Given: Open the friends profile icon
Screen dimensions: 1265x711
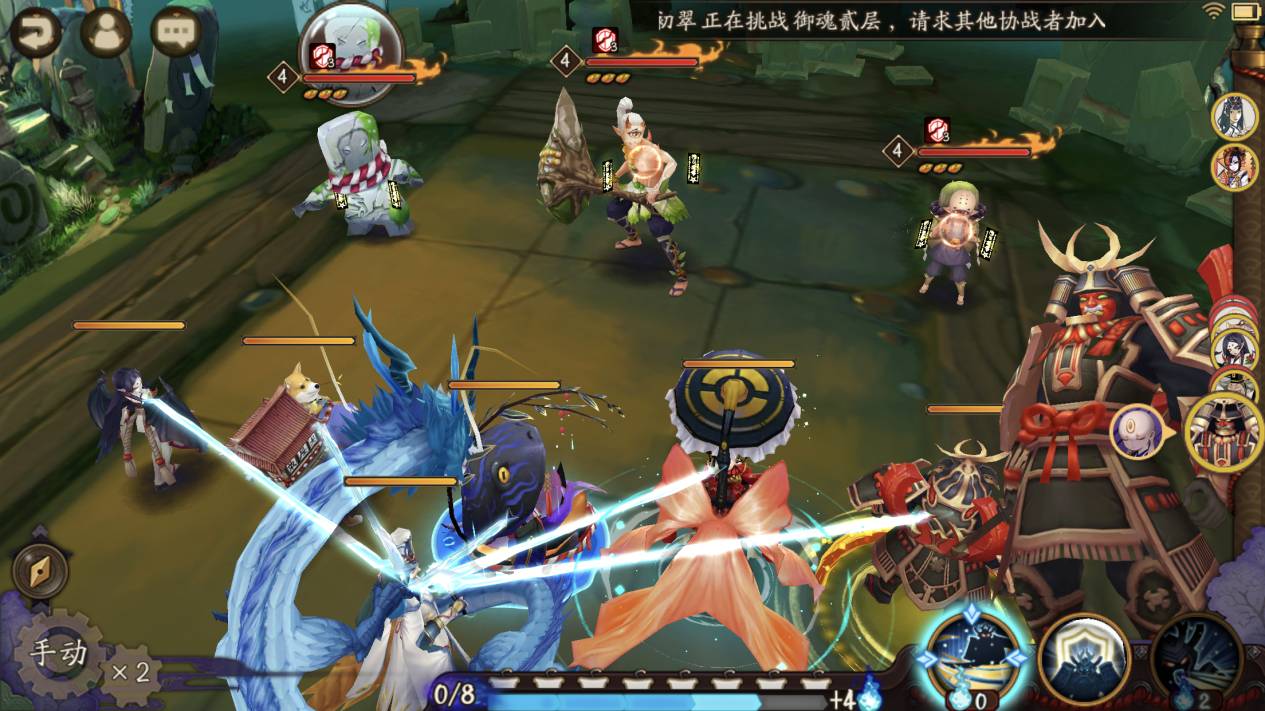Looking at the screenshot, I should tap(107, 33).
